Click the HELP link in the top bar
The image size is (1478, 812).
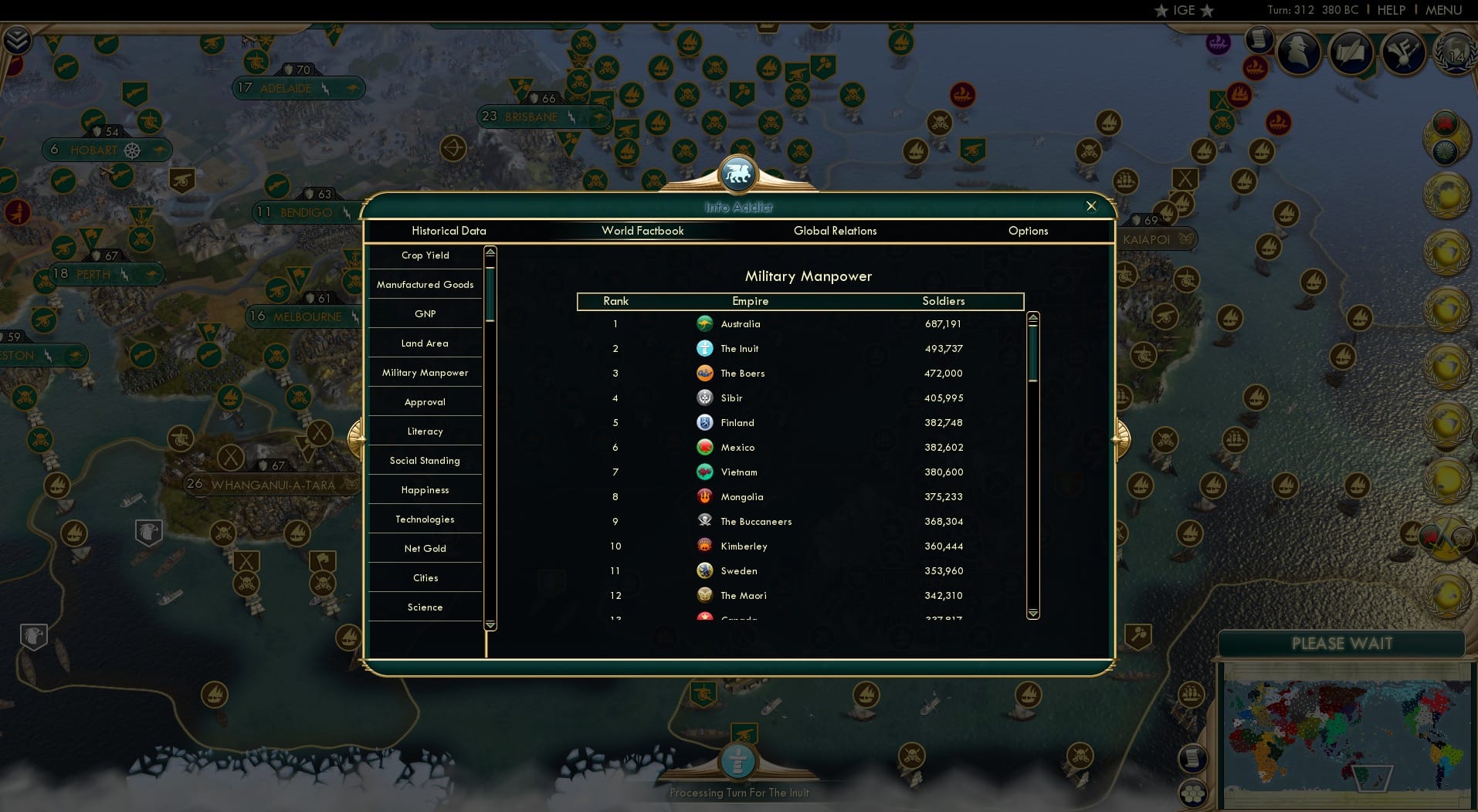click(1392, 10)
